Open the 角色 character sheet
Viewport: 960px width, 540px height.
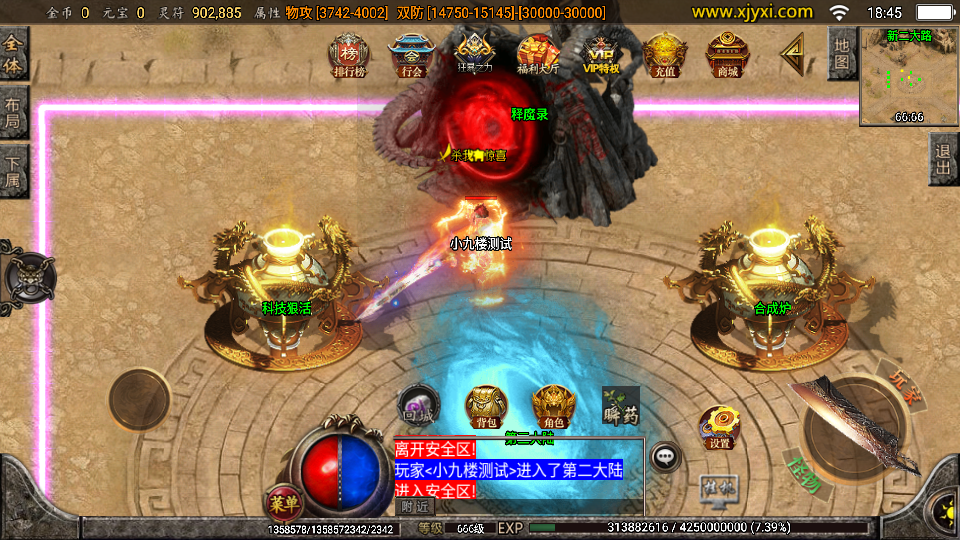click(x=553, y=406)
